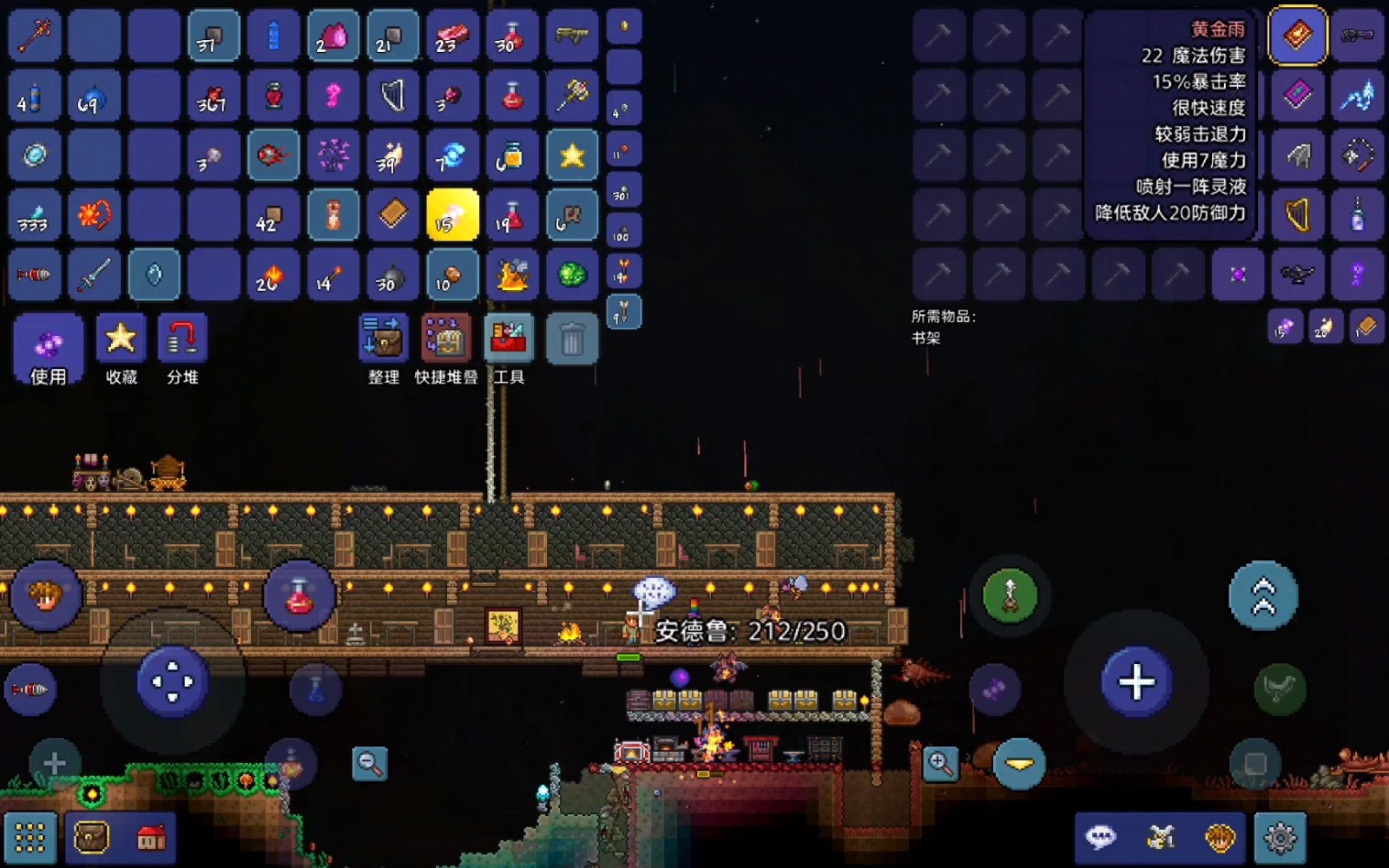Image resolution: width=1389 pixels, height=868 pixels.
Task: Open the chat speech bubble button
Action: 1101,838
